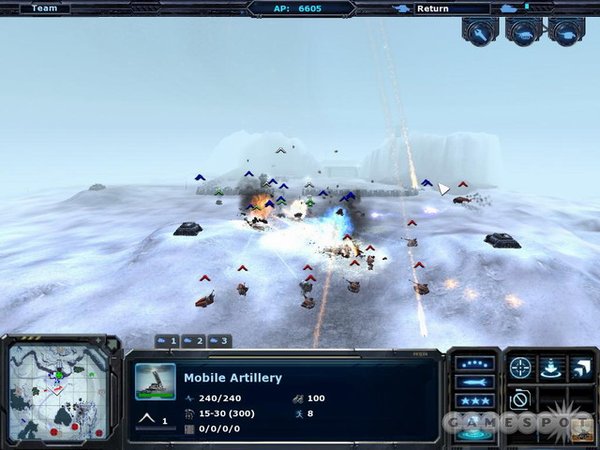
Task: Click the battlefield minimap
Action: coord(58,391)
